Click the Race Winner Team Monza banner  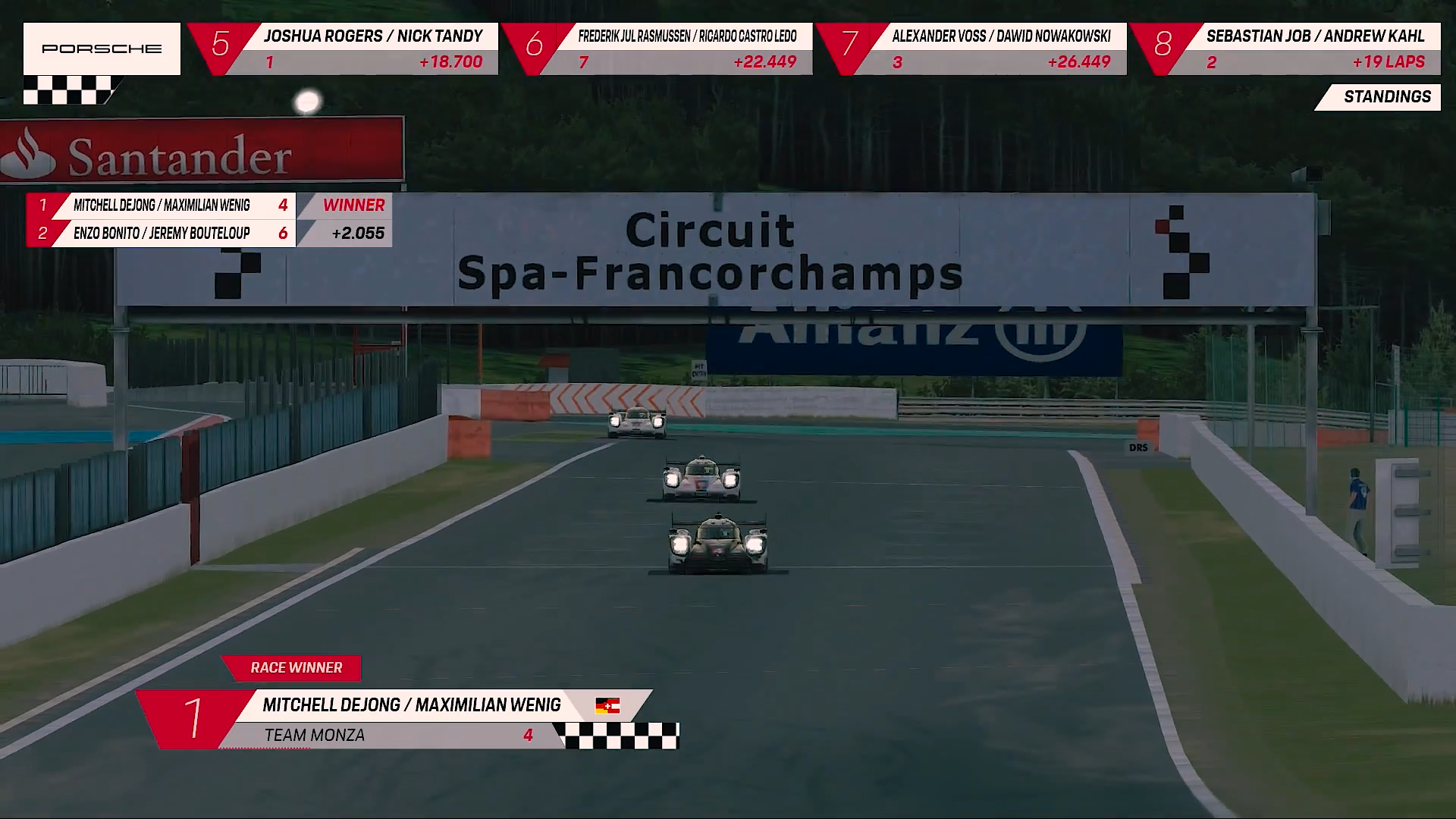coord(409,719)
